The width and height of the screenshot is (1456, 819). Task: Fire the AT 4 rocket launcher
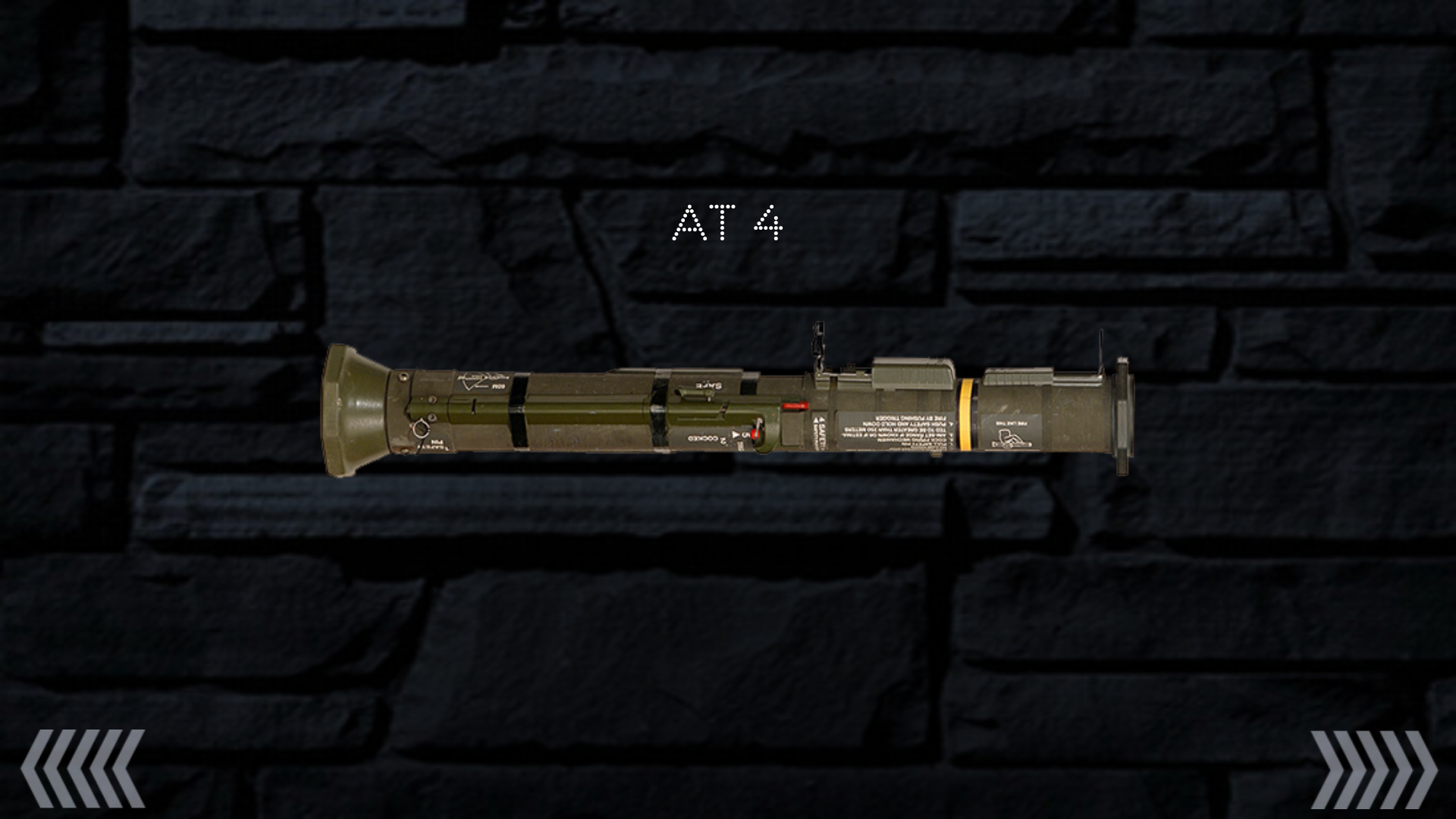pos(728,409)
